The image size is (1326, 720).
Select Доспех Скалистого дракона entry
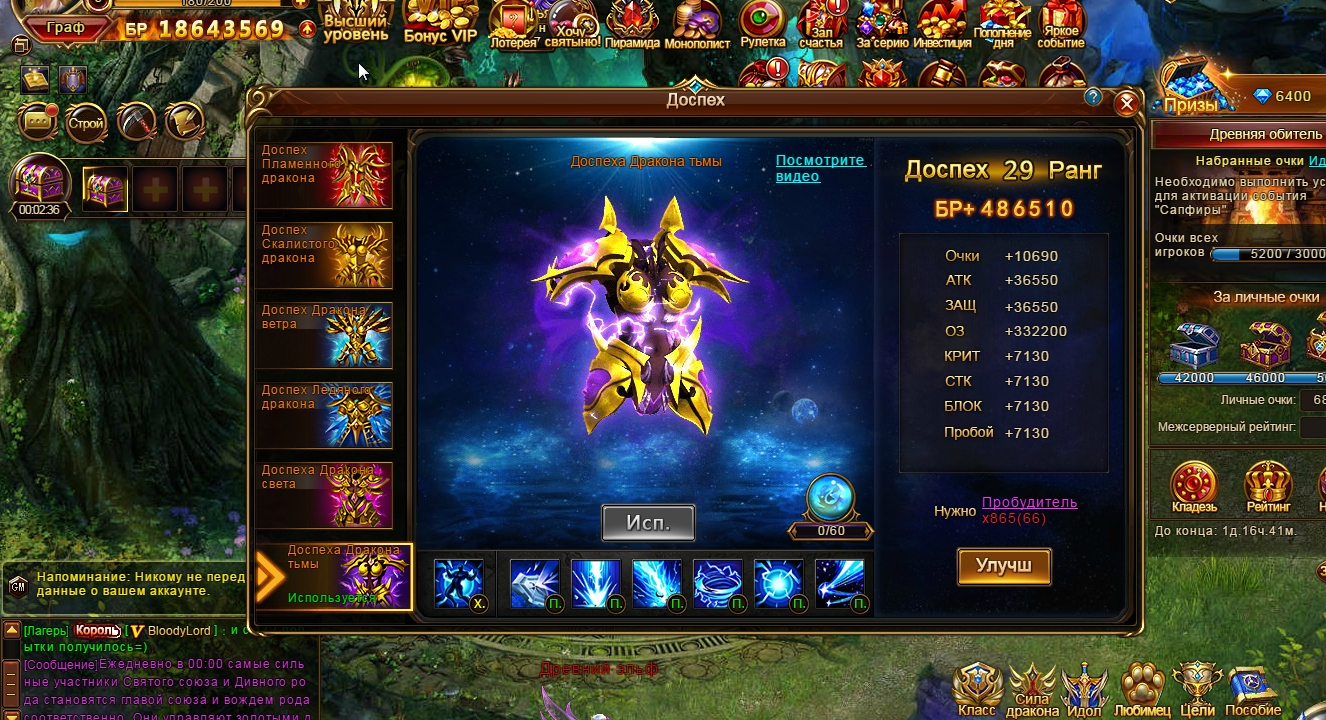pyautogui.click(x=324, y=255)
